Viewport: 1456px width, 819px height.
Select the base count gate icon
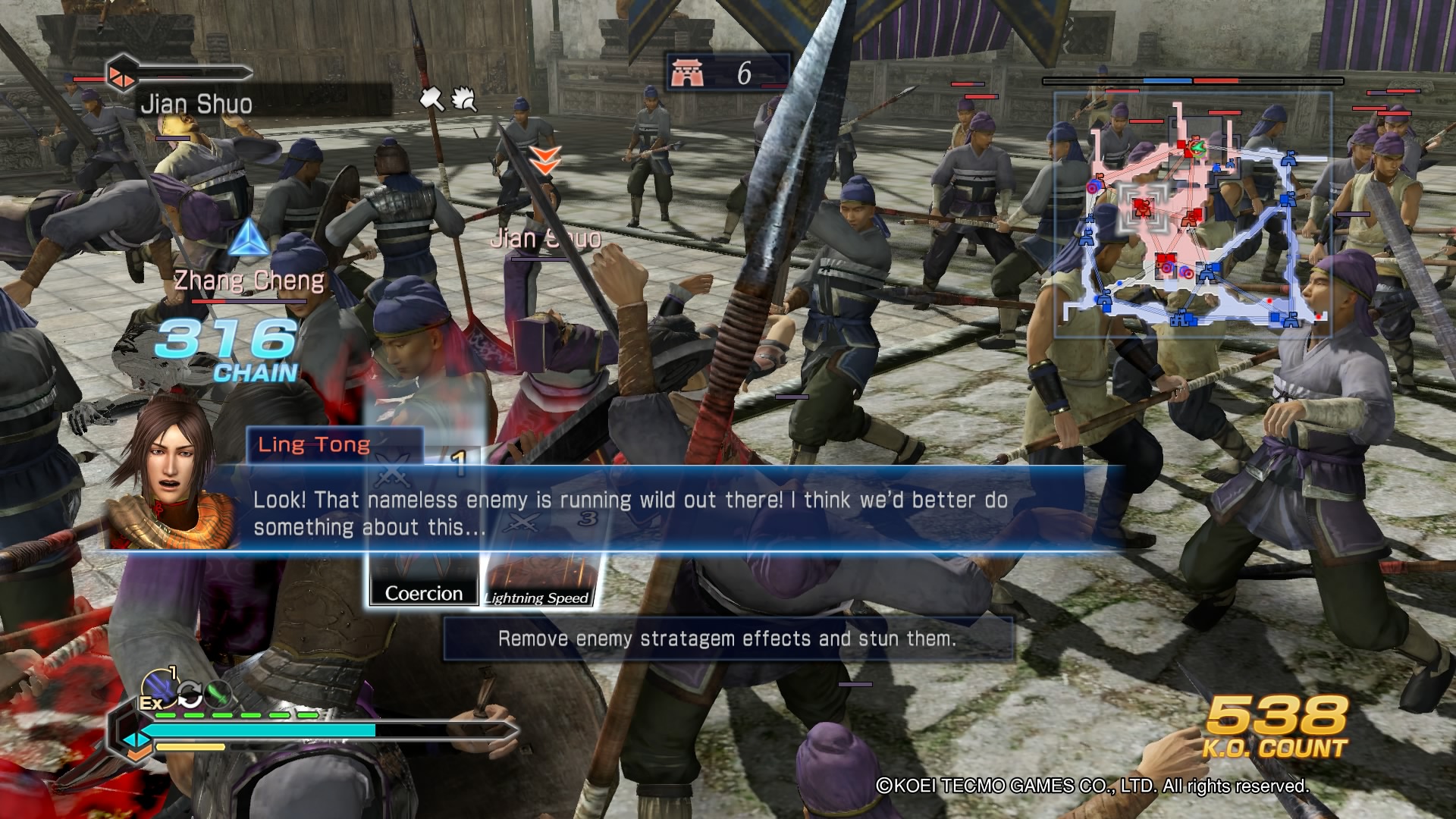pyautogui.click(x=687, y=73)
